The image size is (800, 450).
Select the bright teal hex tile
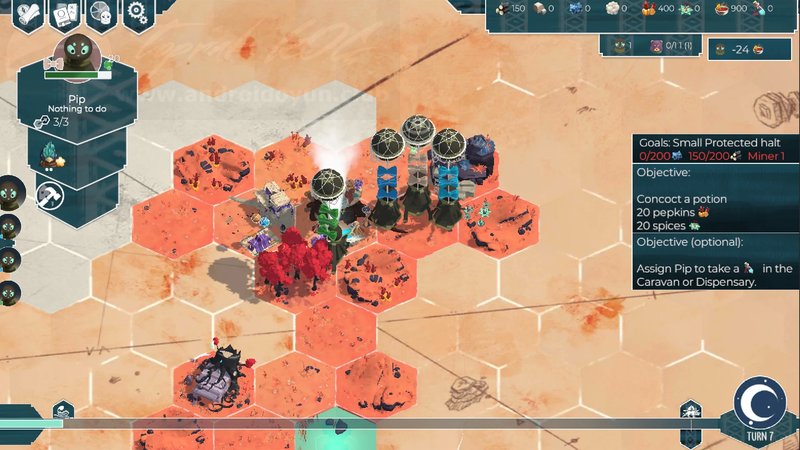[341, 428]
